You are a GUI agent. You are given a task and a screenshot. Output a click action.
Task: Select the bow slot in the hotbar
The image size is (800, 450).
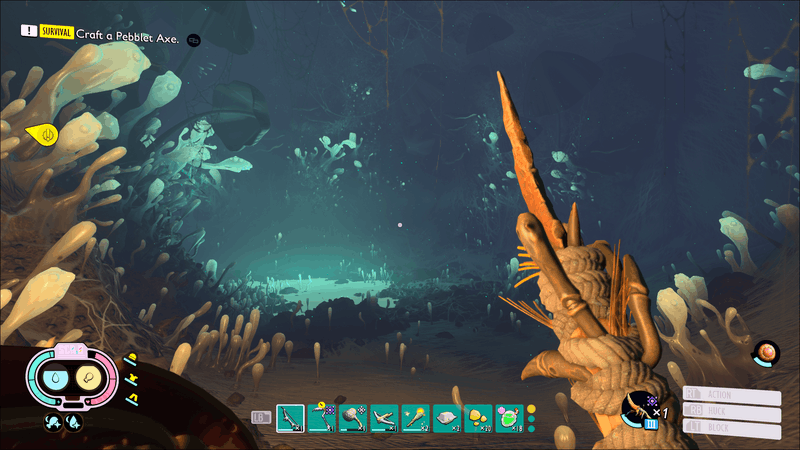(x=290, y=414)
